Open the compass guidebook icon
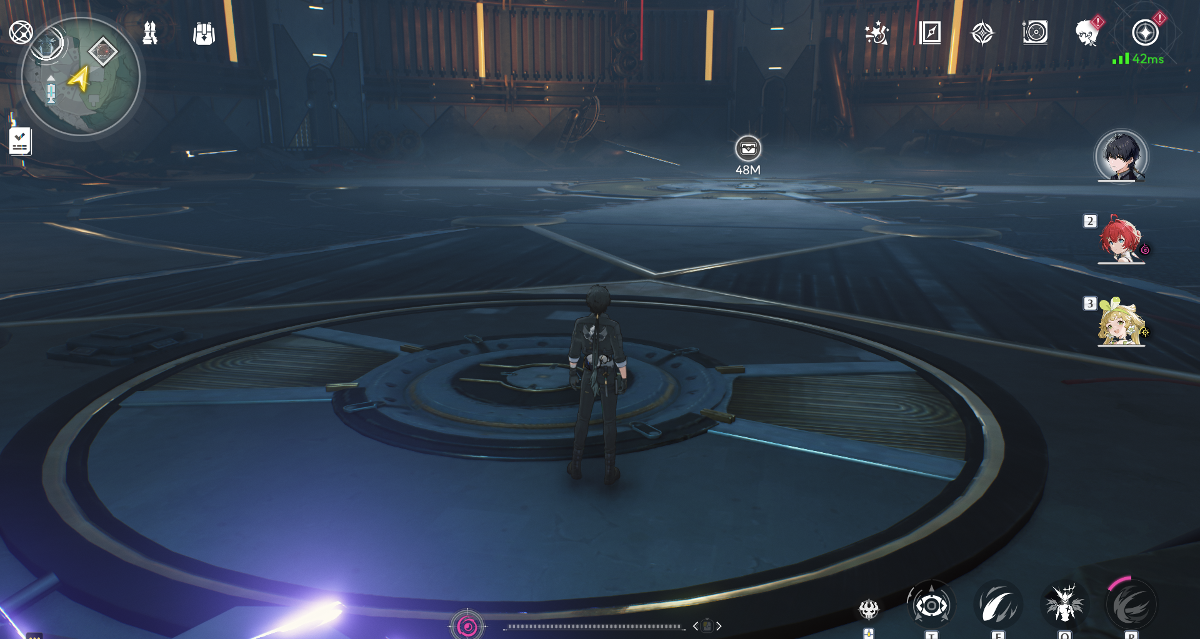Screen dimensions: 1200x639 [930, 33]
